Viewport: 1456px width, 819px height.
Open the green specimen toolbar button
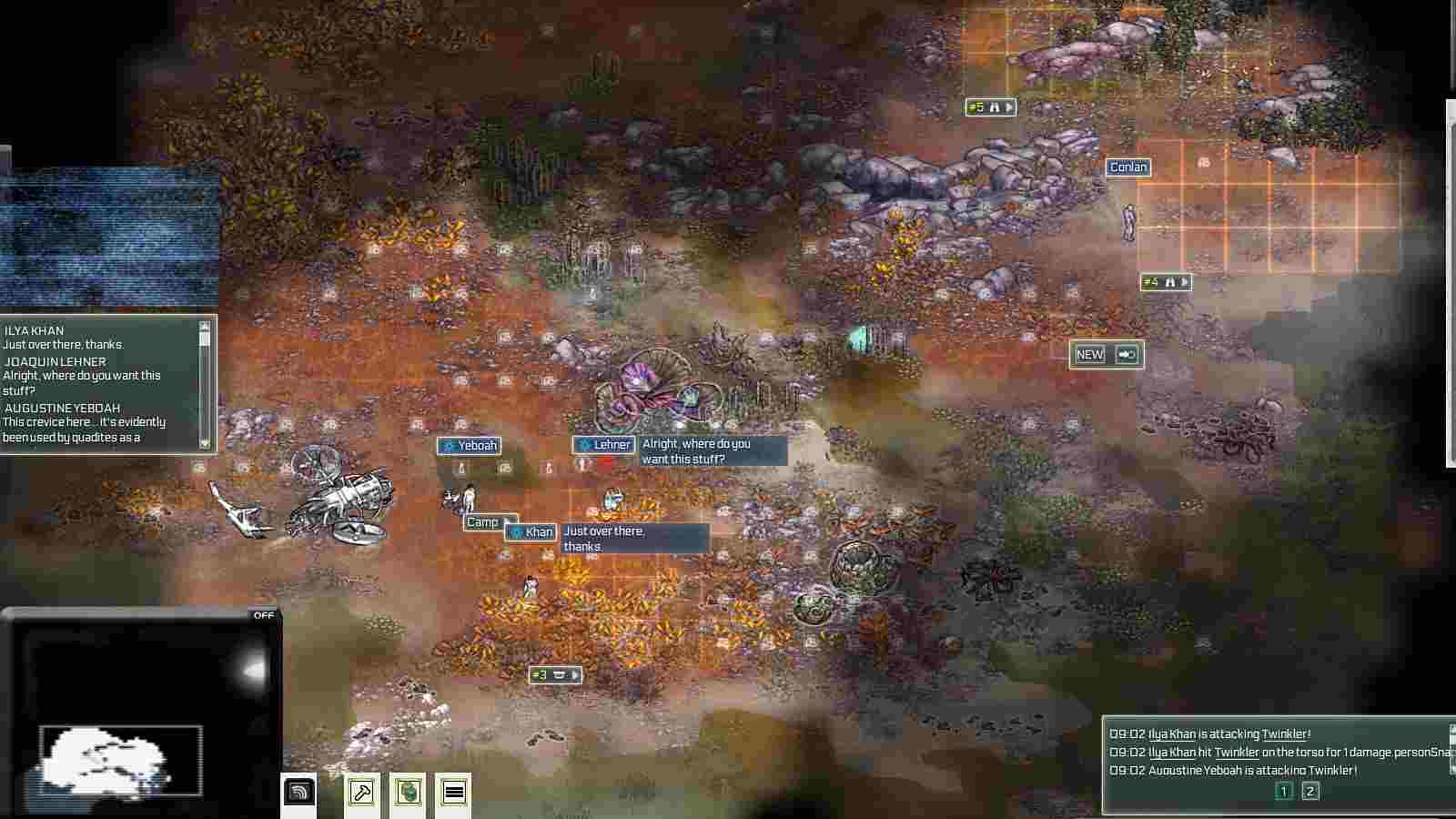pos(408,792)
